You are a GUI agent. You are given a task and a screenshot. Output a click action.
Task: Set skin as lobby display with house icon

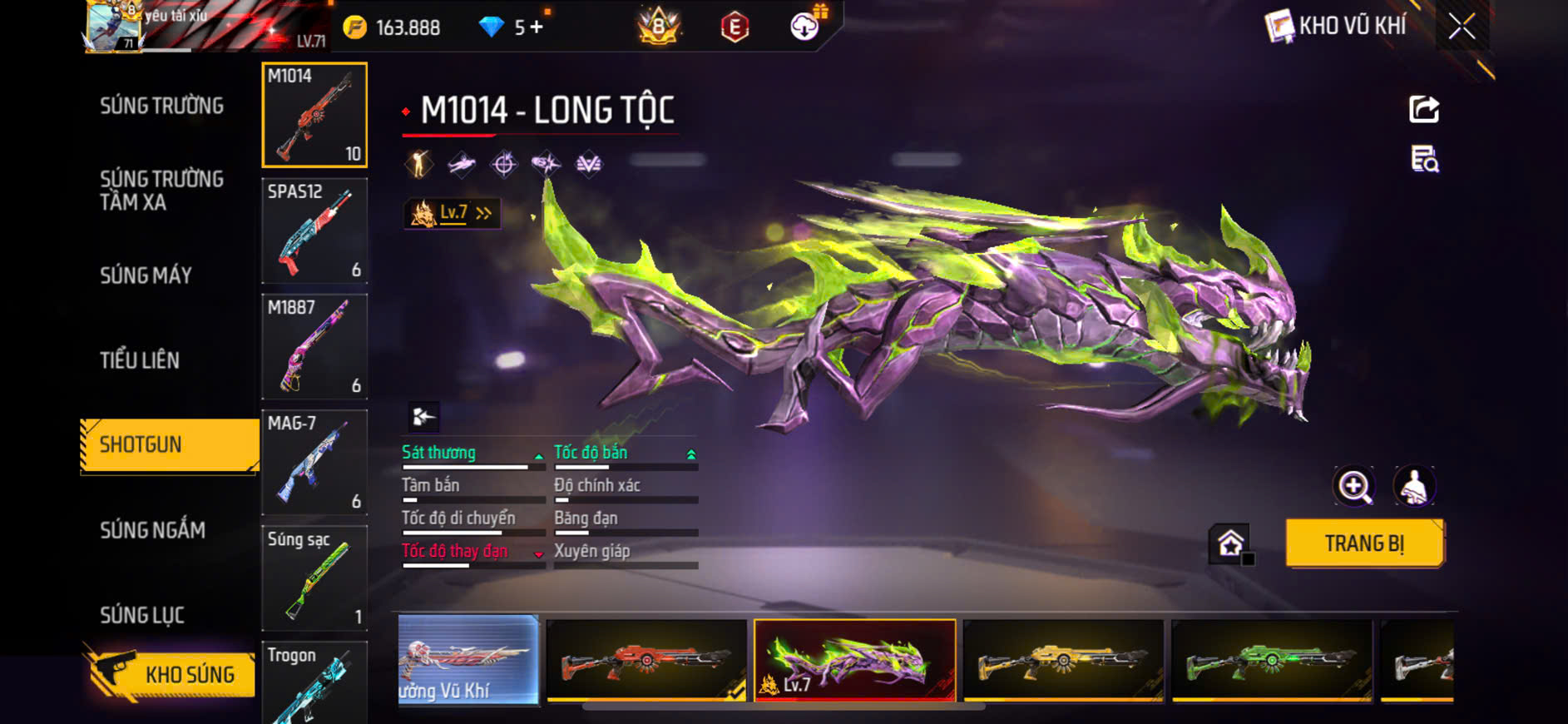click(1230, 544)
